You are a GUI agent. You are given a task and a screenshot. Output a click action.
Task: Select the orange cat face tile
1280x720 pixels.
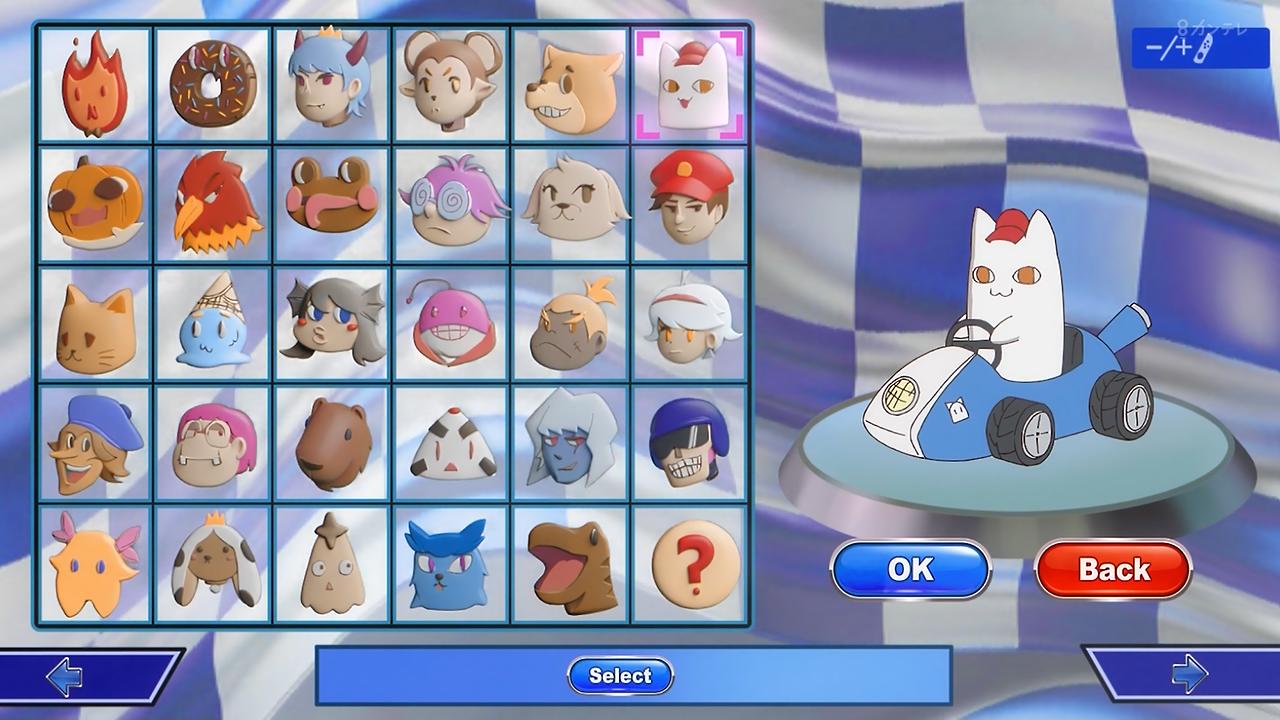click(x=94, y=325)
